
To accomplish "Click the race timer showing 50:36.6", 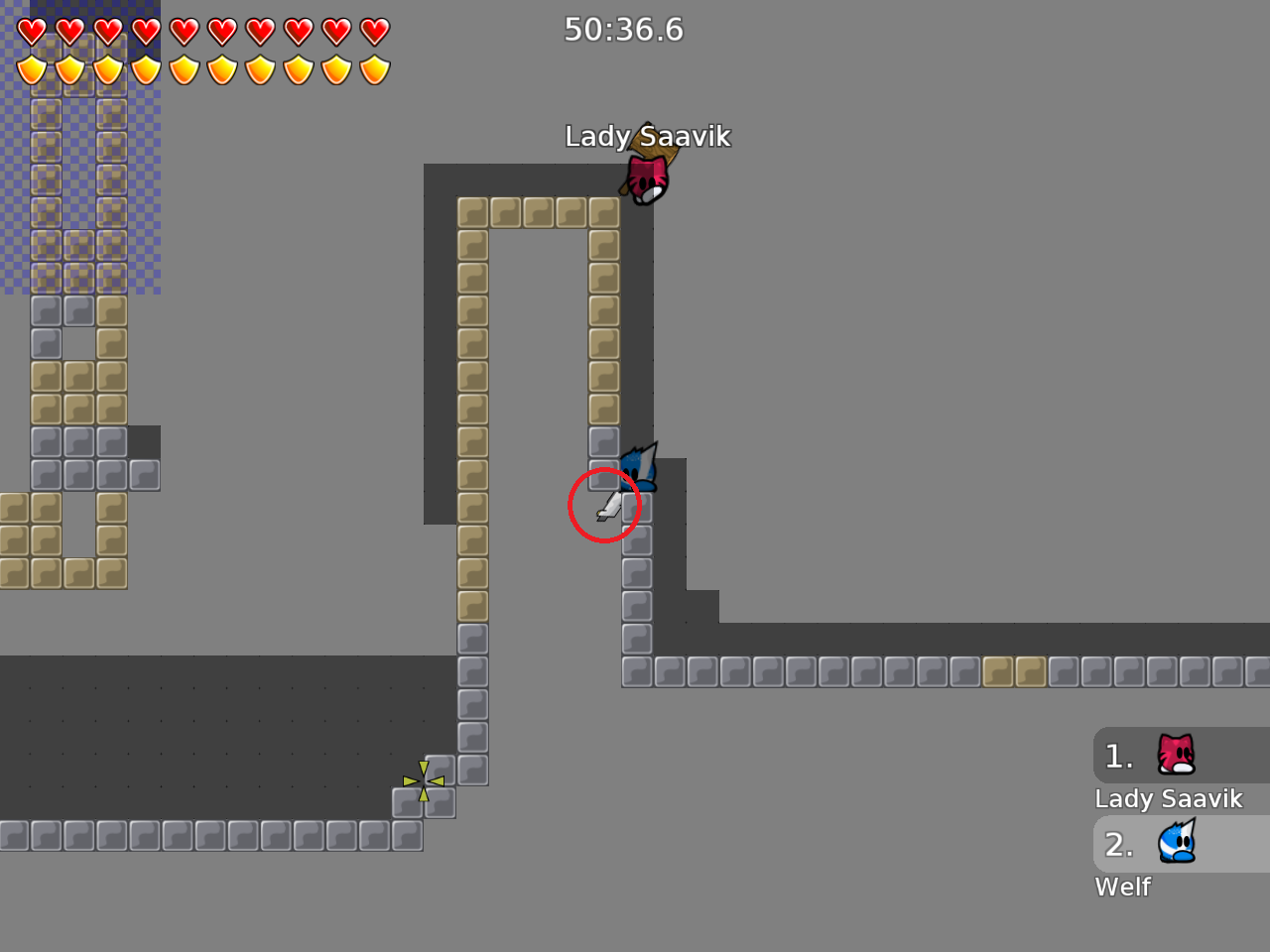I will pyautogui.click(x=624, y=30).
